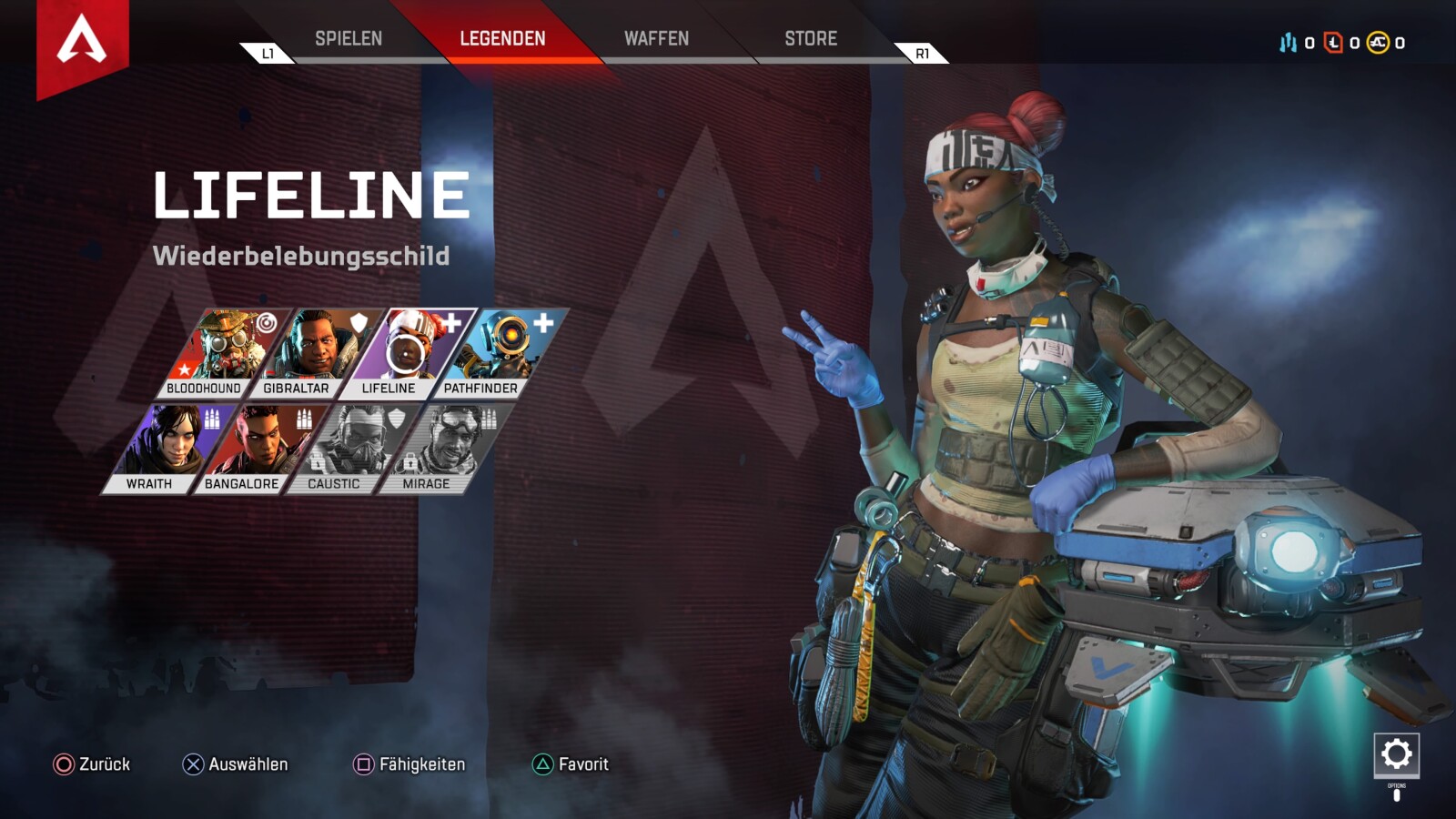Open the Store tab

pyautogui.click(x=811, y=38)
